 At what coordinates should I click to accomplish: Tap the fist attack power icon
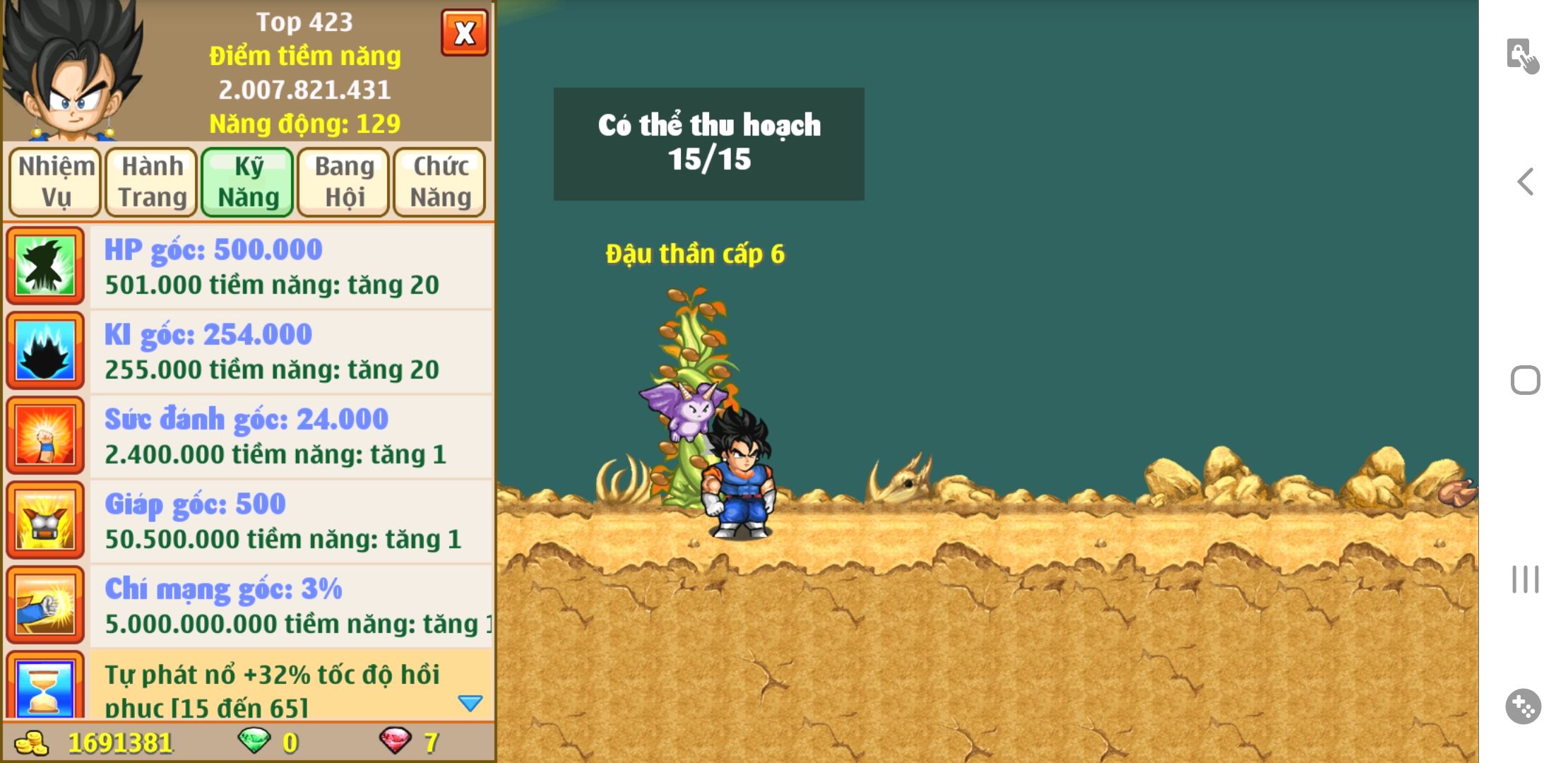(x=46, y=435)
